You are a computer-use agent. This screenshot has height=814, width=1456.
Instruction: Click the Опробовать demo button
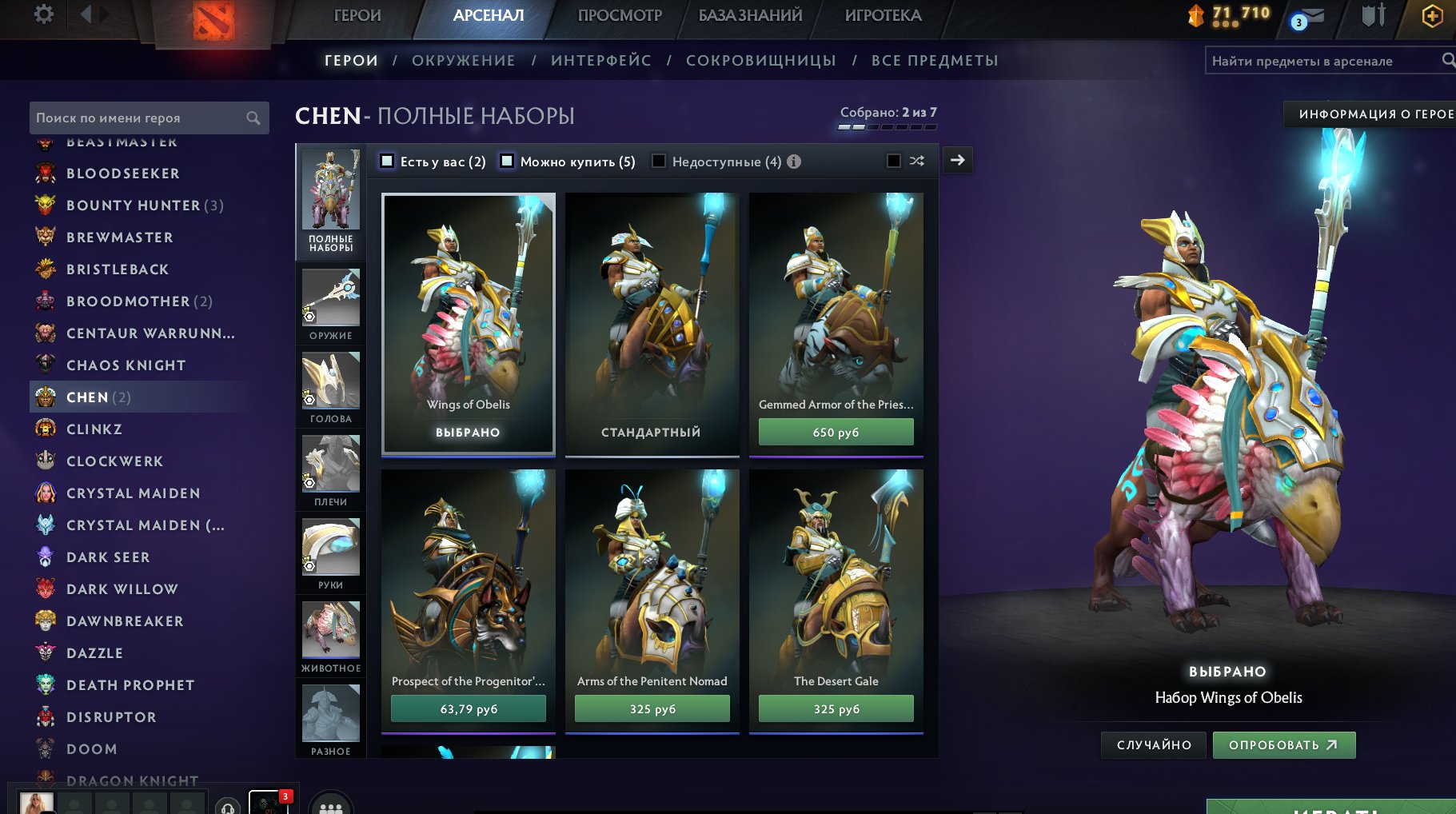click(1283, 745)
